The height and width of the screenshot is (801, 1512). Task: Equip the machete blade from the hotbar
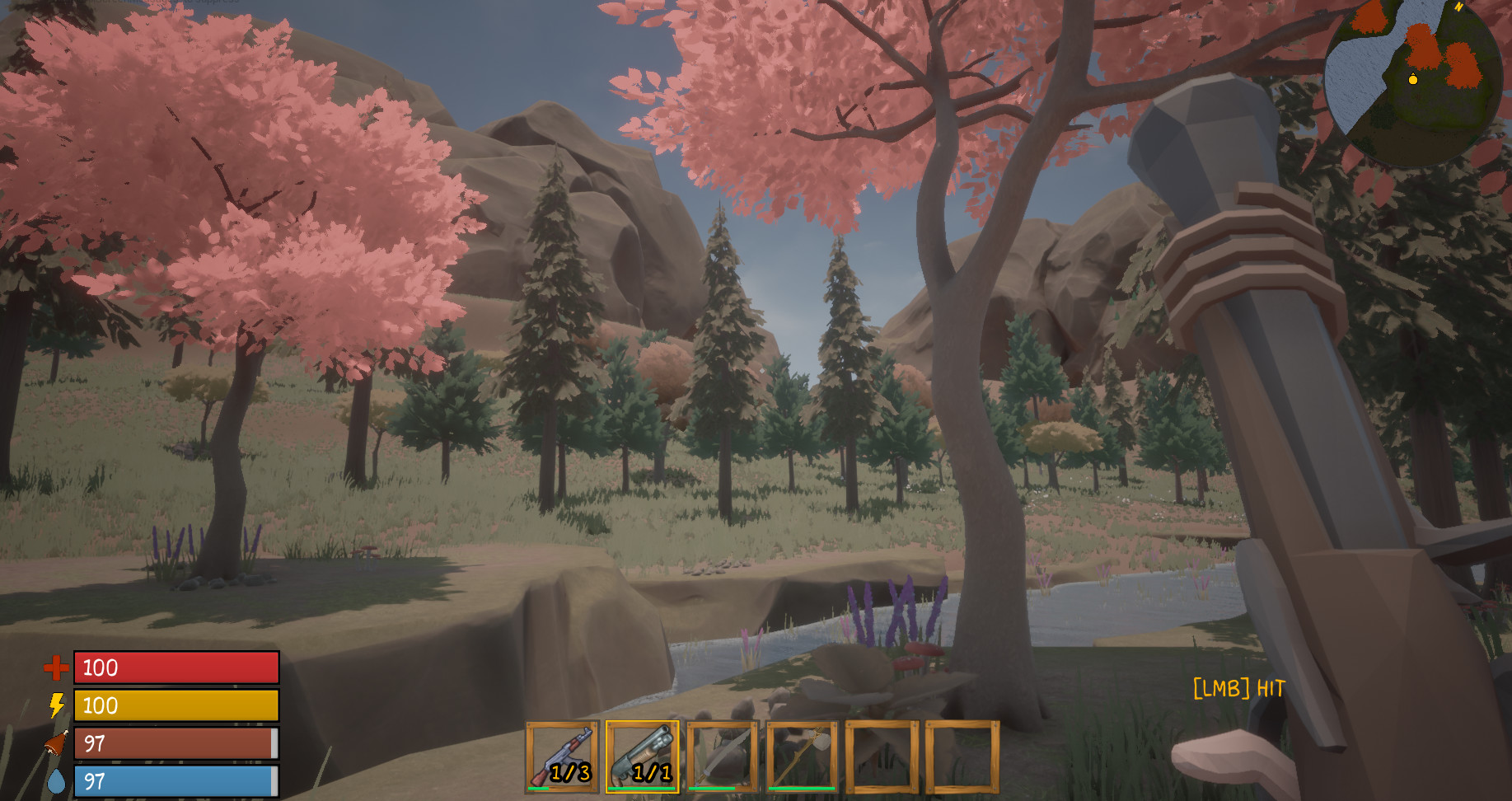pos(723,756)
